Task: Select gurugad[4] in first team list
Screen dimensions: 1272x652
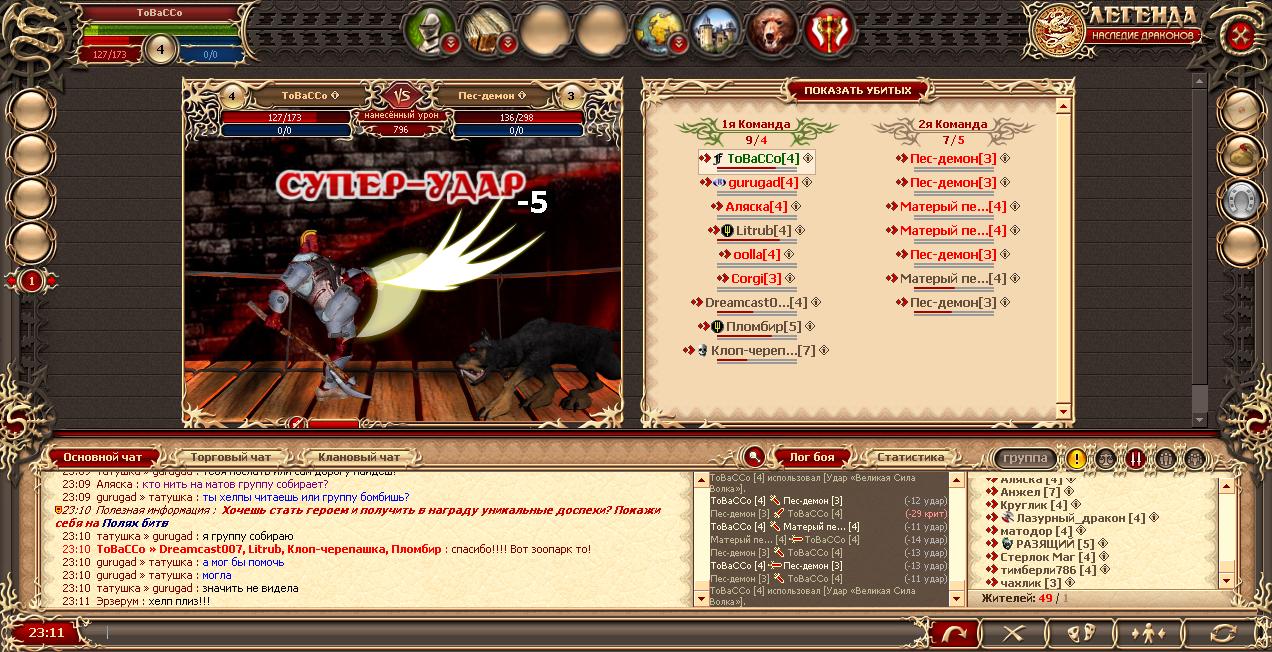Action: point(762,182)
